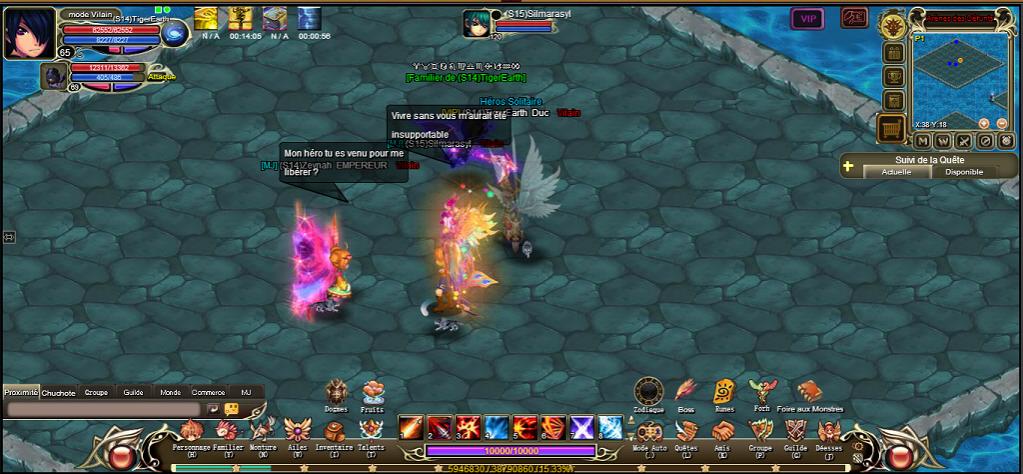Screen dimensions: 1023x474
Task: Click the world map W button
Action: coord(943,141)
